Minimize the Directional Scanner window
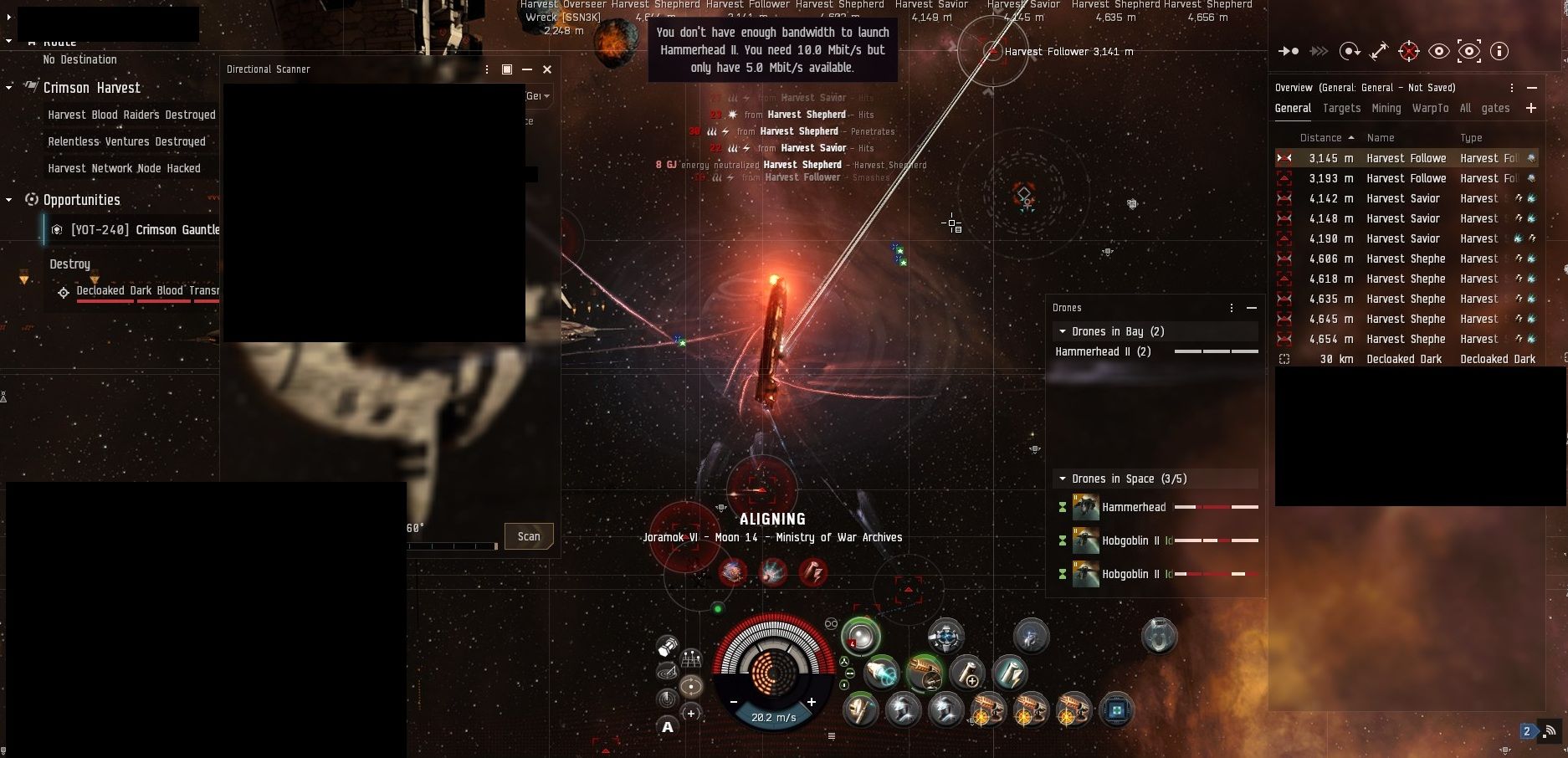The width and height of the screenshot is (1568, 758). click(527, 69)
